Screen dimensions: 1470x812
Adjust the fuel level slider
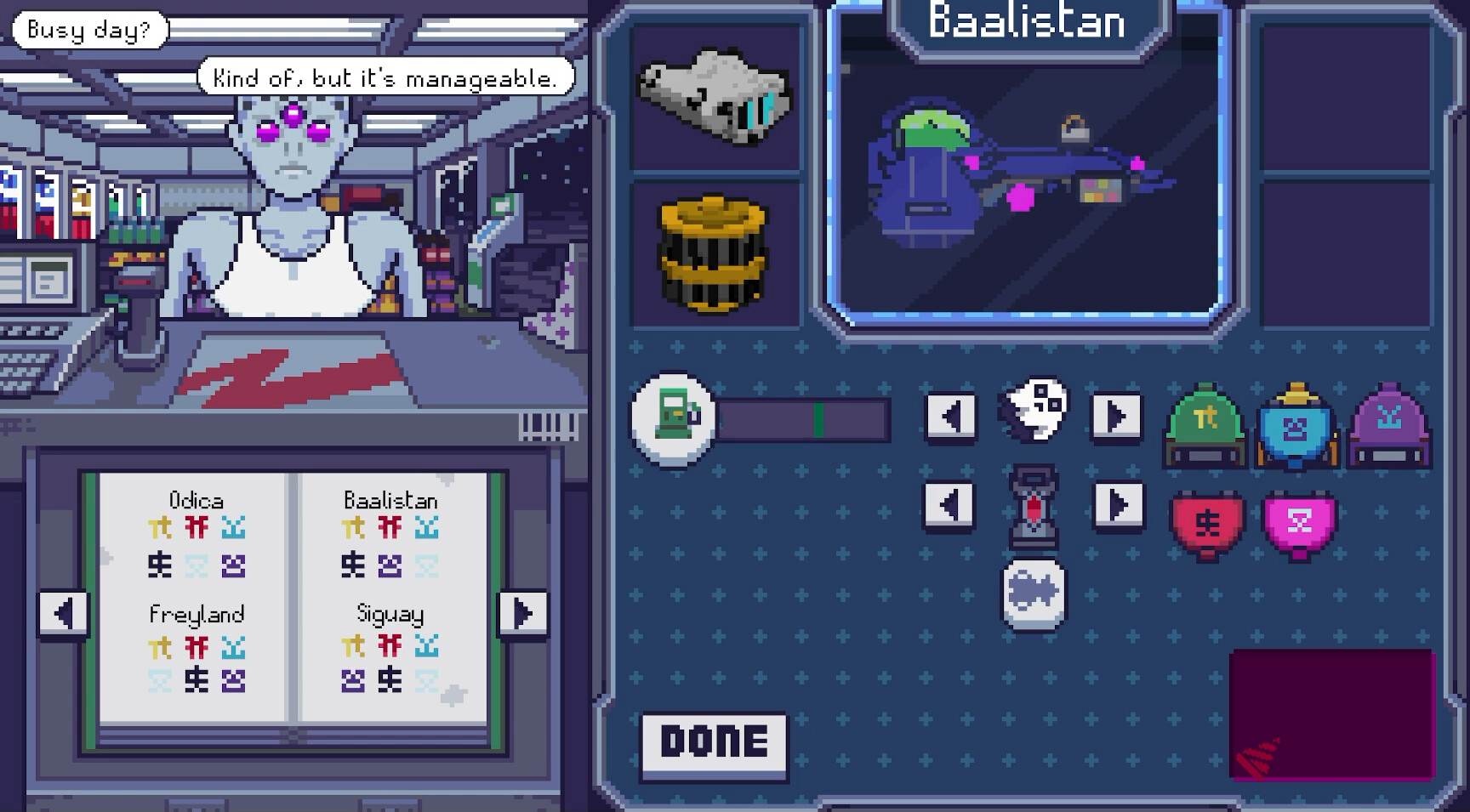click(x=819, y=417)
